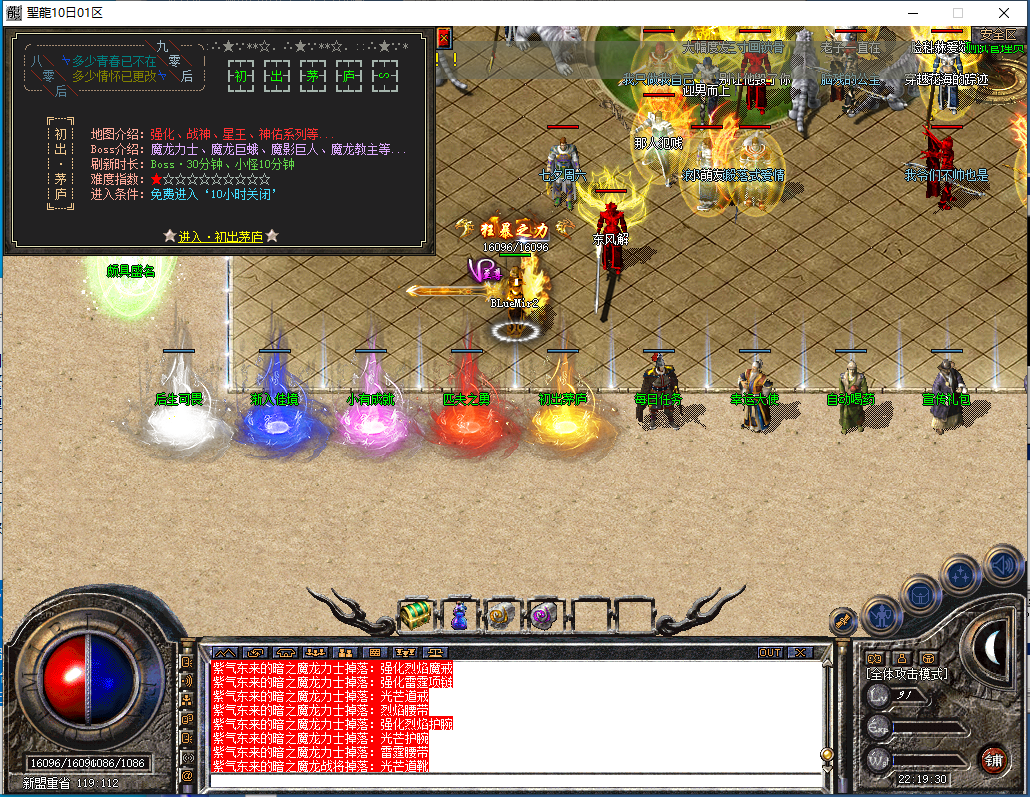Select the purple orb belt slot

pyautogui.click(x=544, y=615)
